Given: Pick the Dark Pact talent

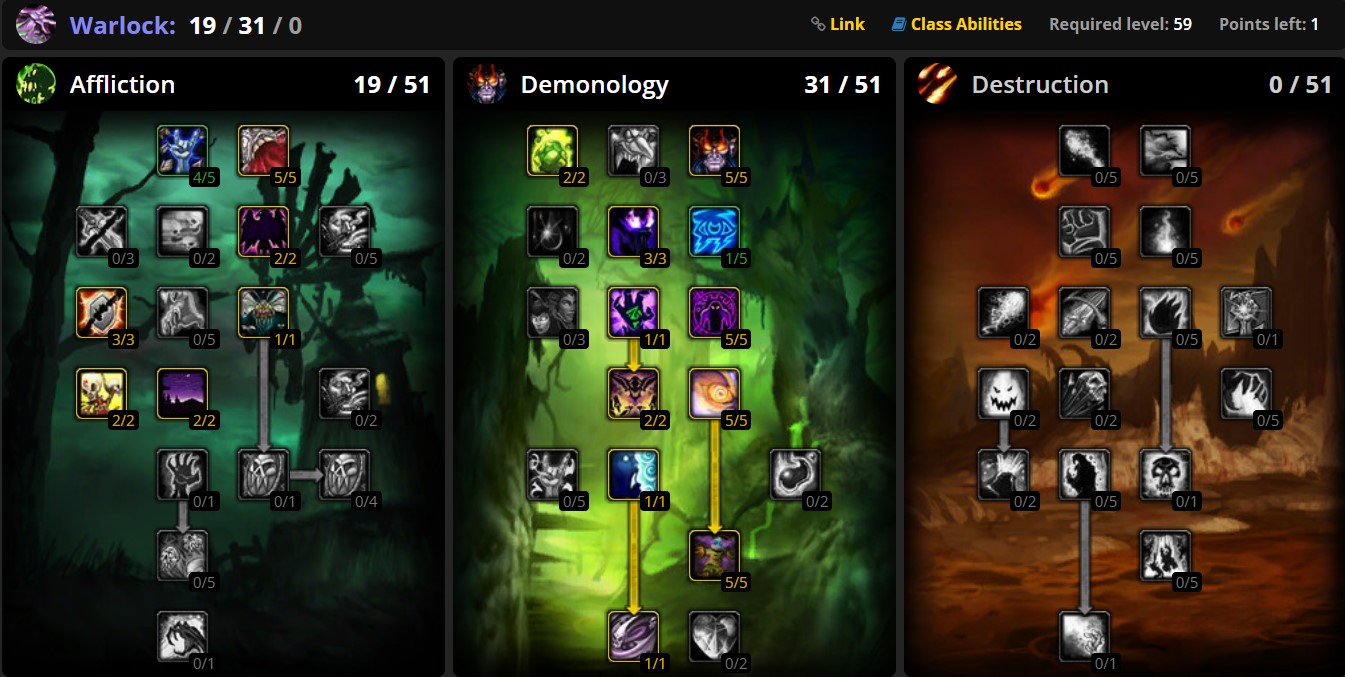Looking at the screenshot, I should click(x=182, y=636).
